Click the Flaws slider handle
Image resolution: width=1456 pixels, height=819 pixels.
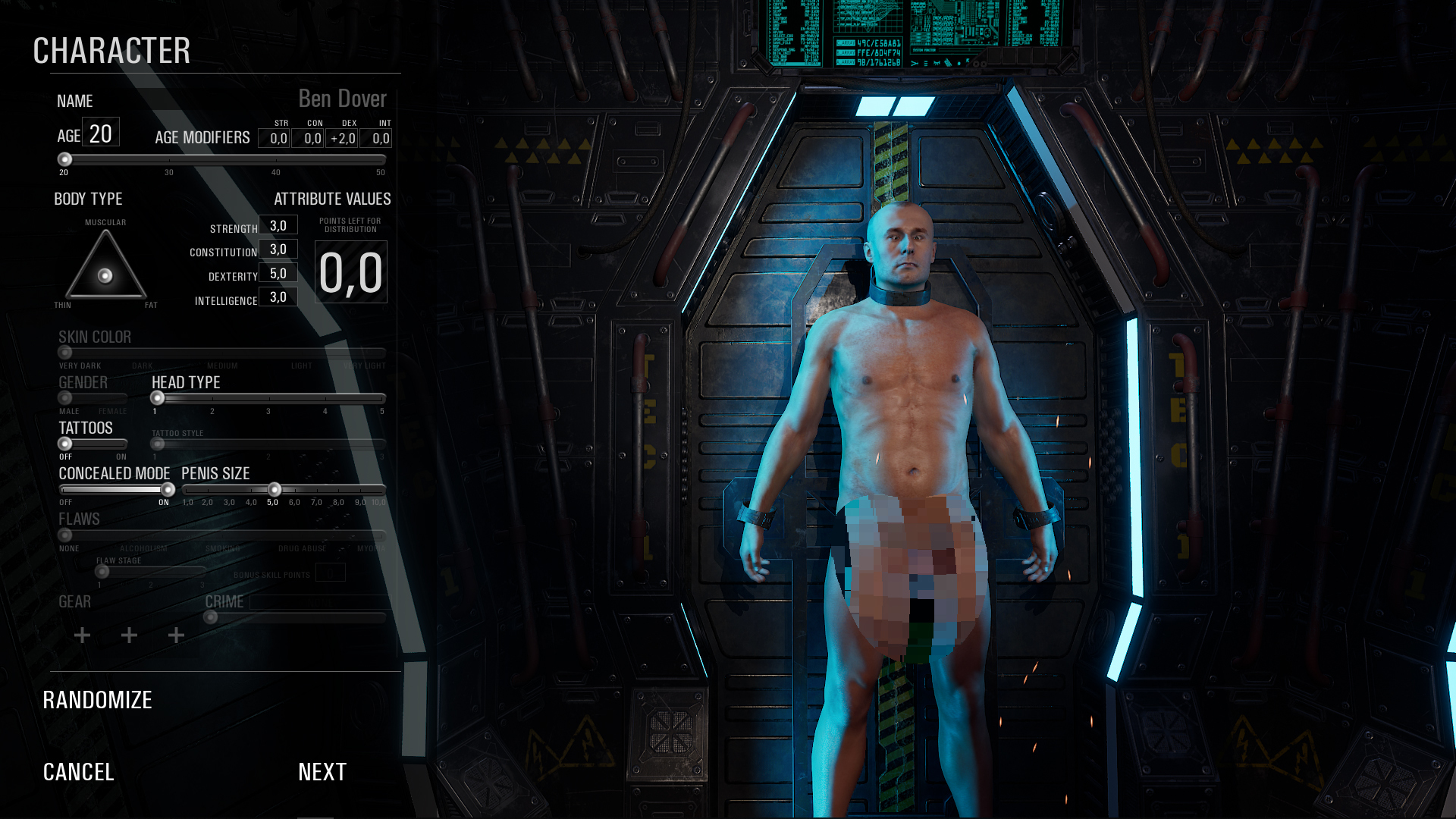(x=65, y=535)
